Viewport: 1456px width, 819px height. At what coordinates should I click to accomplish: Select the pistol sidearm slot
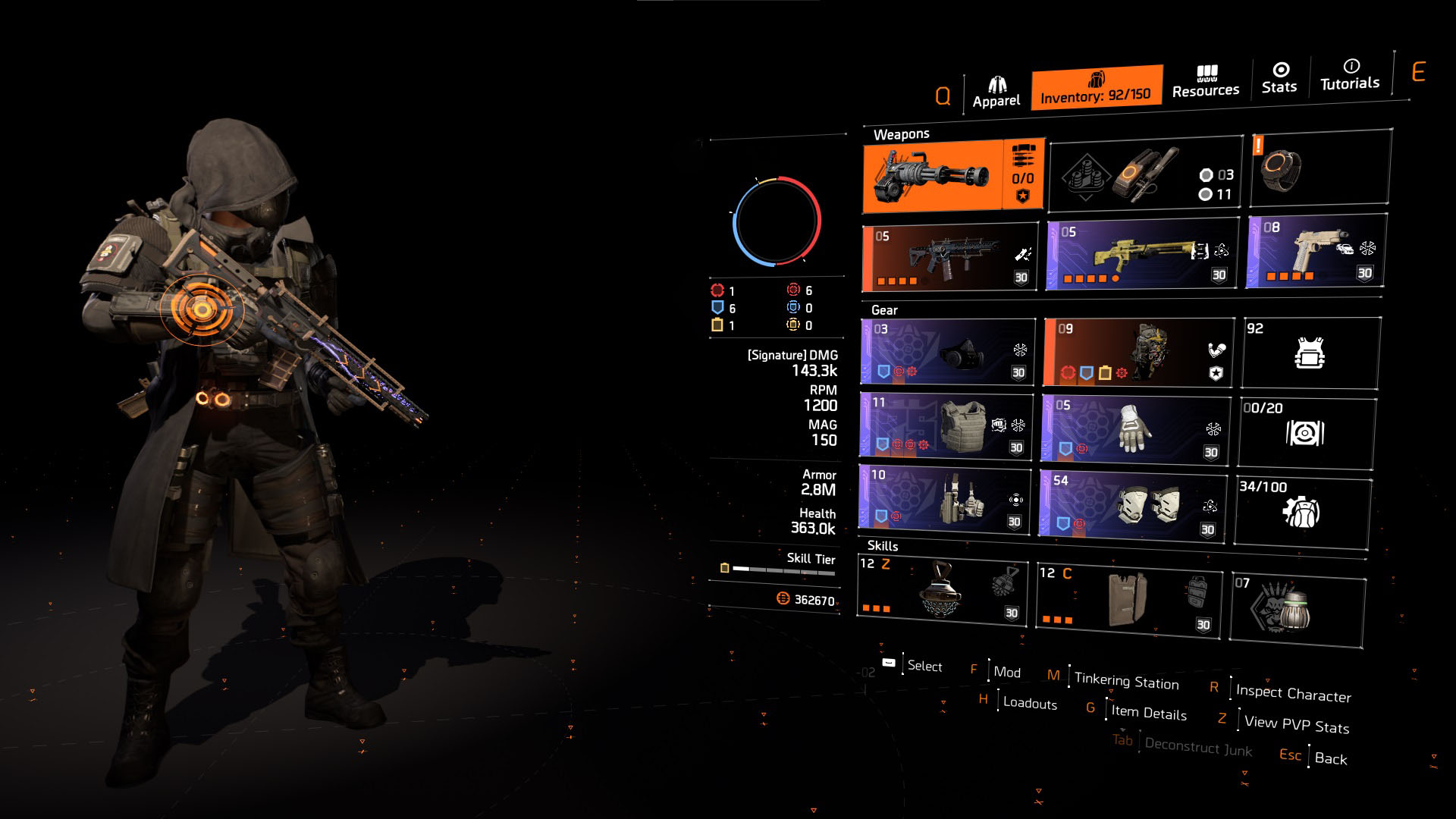1316,251
